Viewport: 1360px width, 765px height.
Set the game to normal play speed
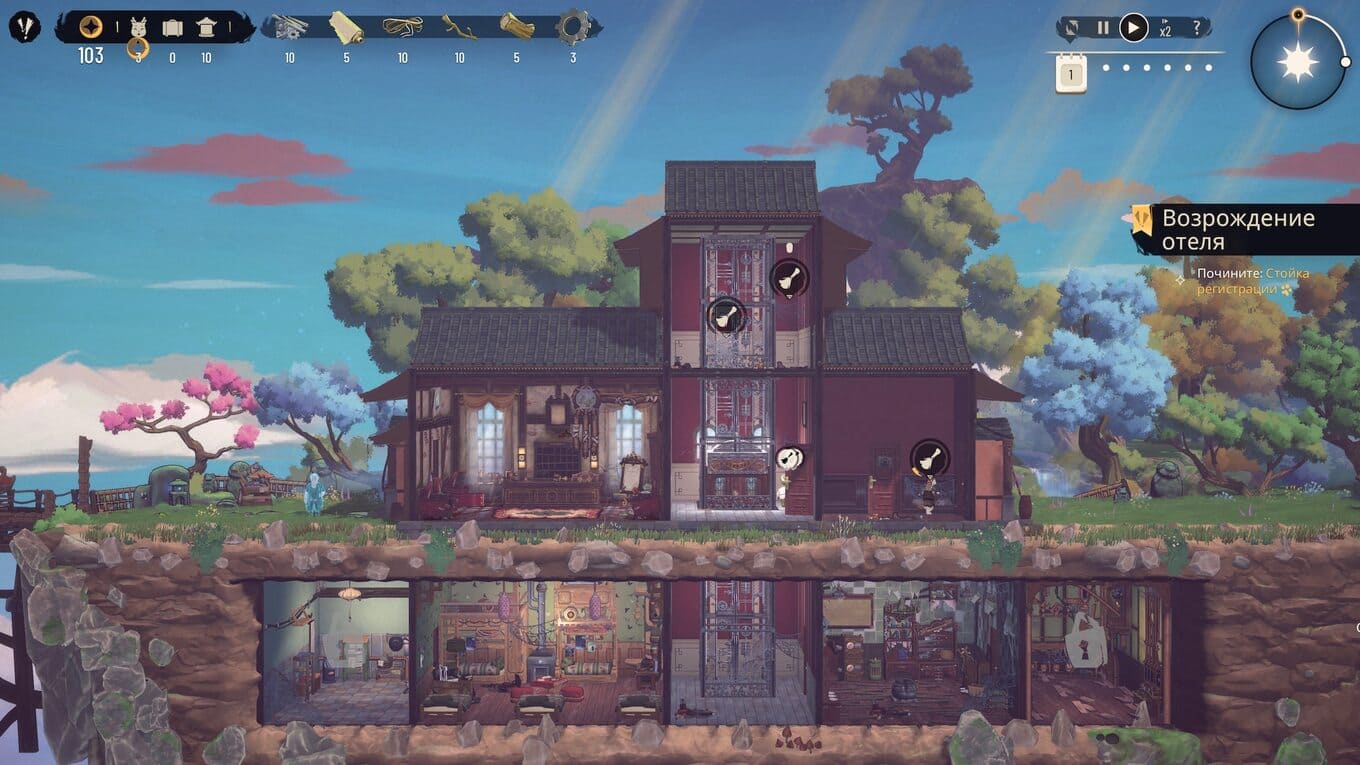click(x=1133, y=28)
